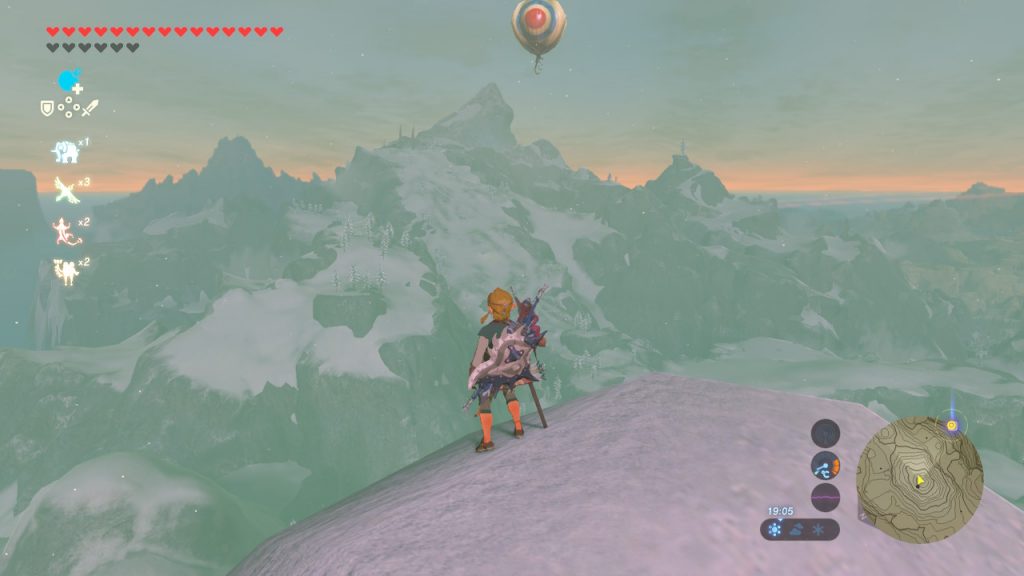Activate the bird Revali's Gale ability icon
The height and width of the screenshot is (576, 1024).
pos(65,189)
